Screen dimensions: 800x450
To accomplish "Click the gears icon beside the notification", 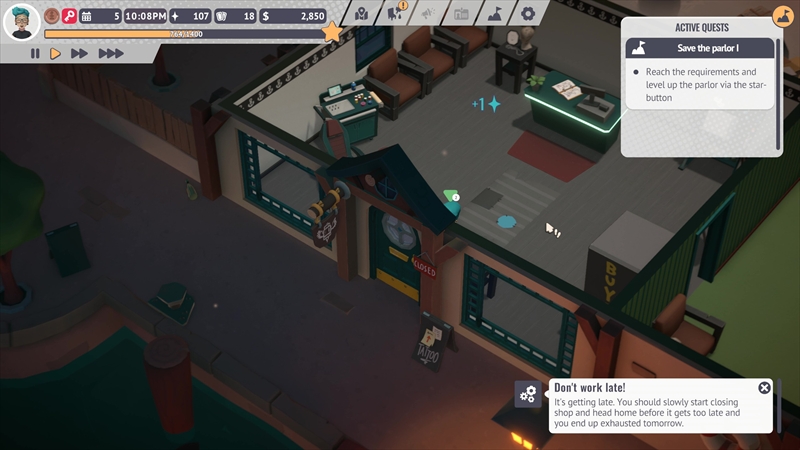I will click(528, 395).
